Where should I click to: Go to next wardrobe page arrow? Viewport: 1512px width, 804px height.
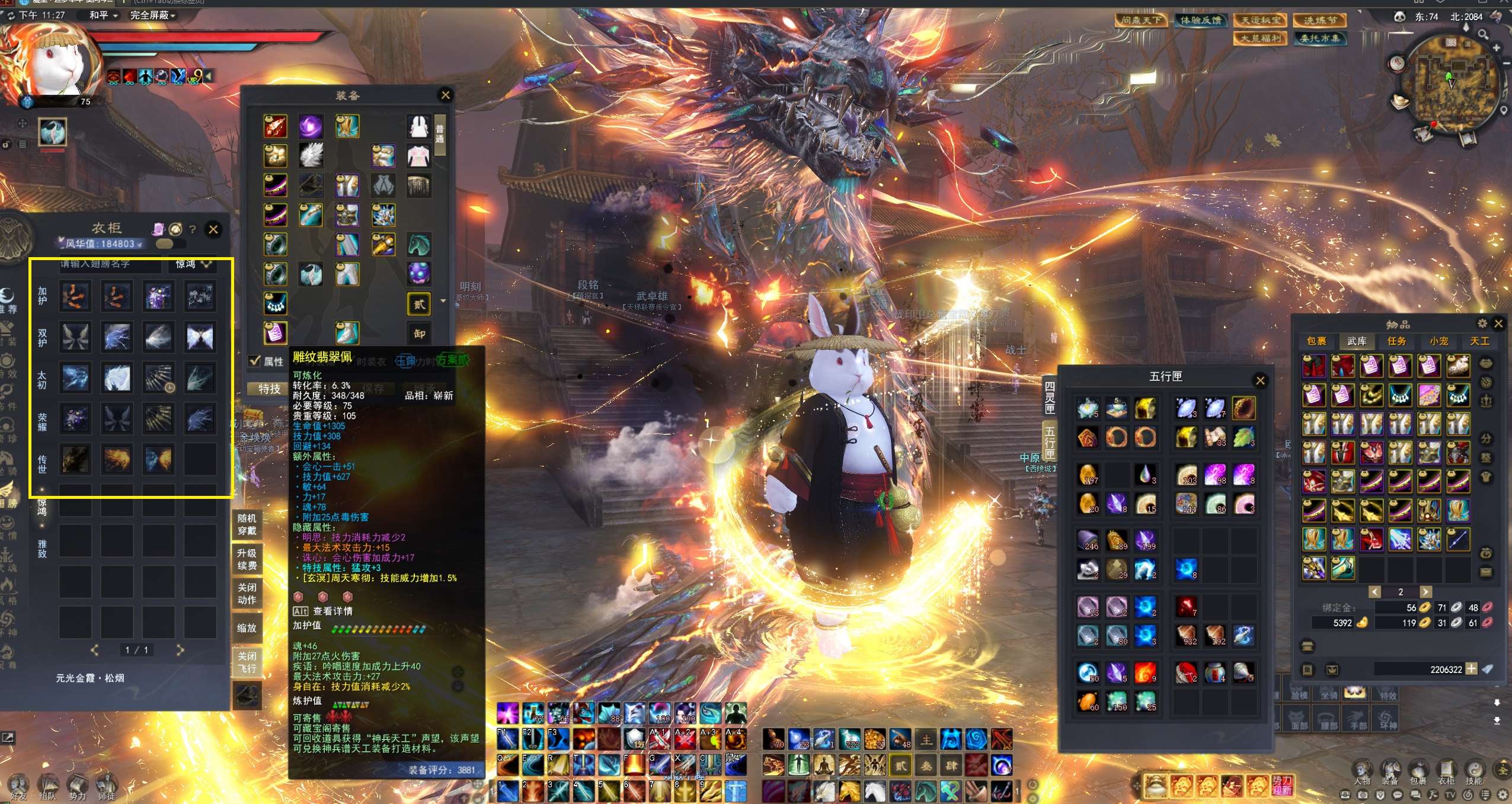click(x=180, y=650)
